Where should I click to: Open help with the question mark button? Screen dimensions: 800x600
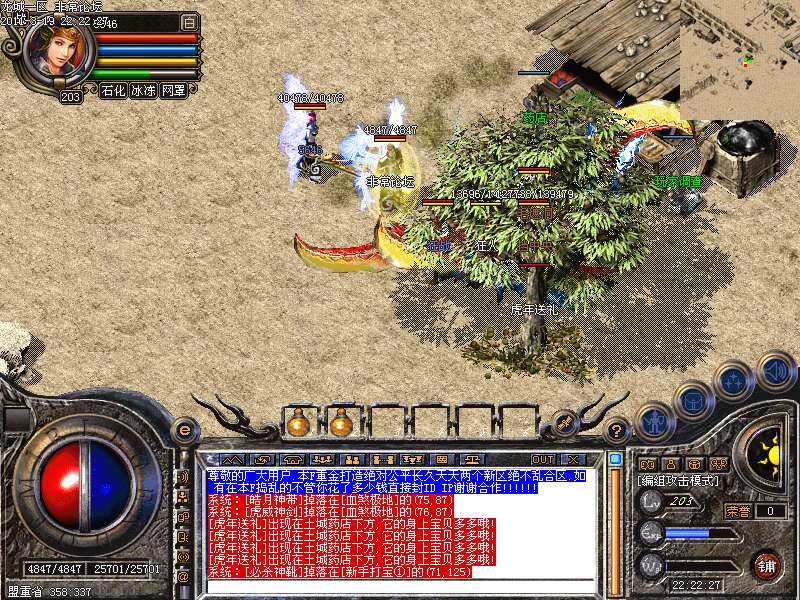click(x=618, y=431)
